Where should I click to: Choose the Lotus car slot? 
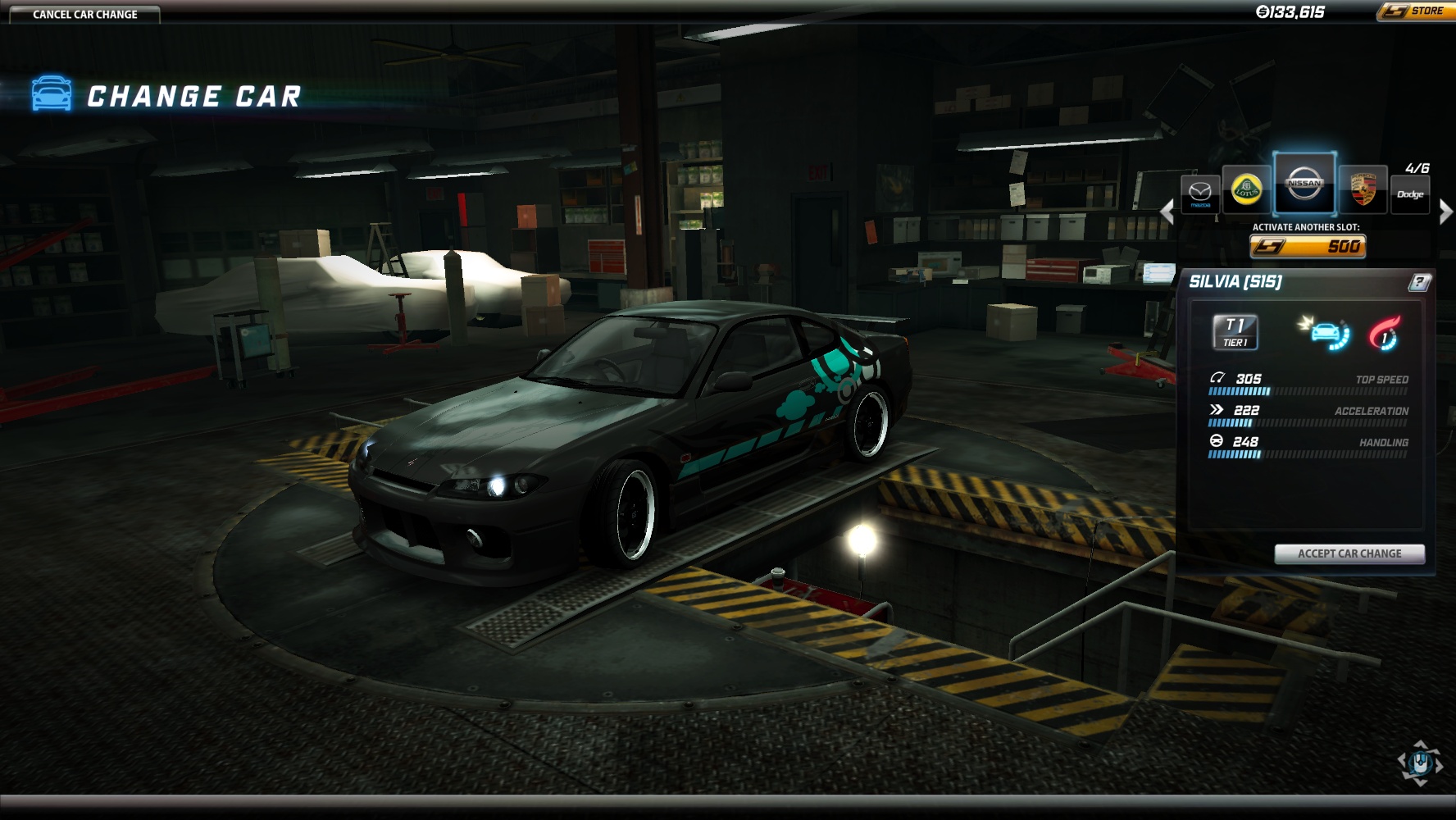tap(1247, 189)
